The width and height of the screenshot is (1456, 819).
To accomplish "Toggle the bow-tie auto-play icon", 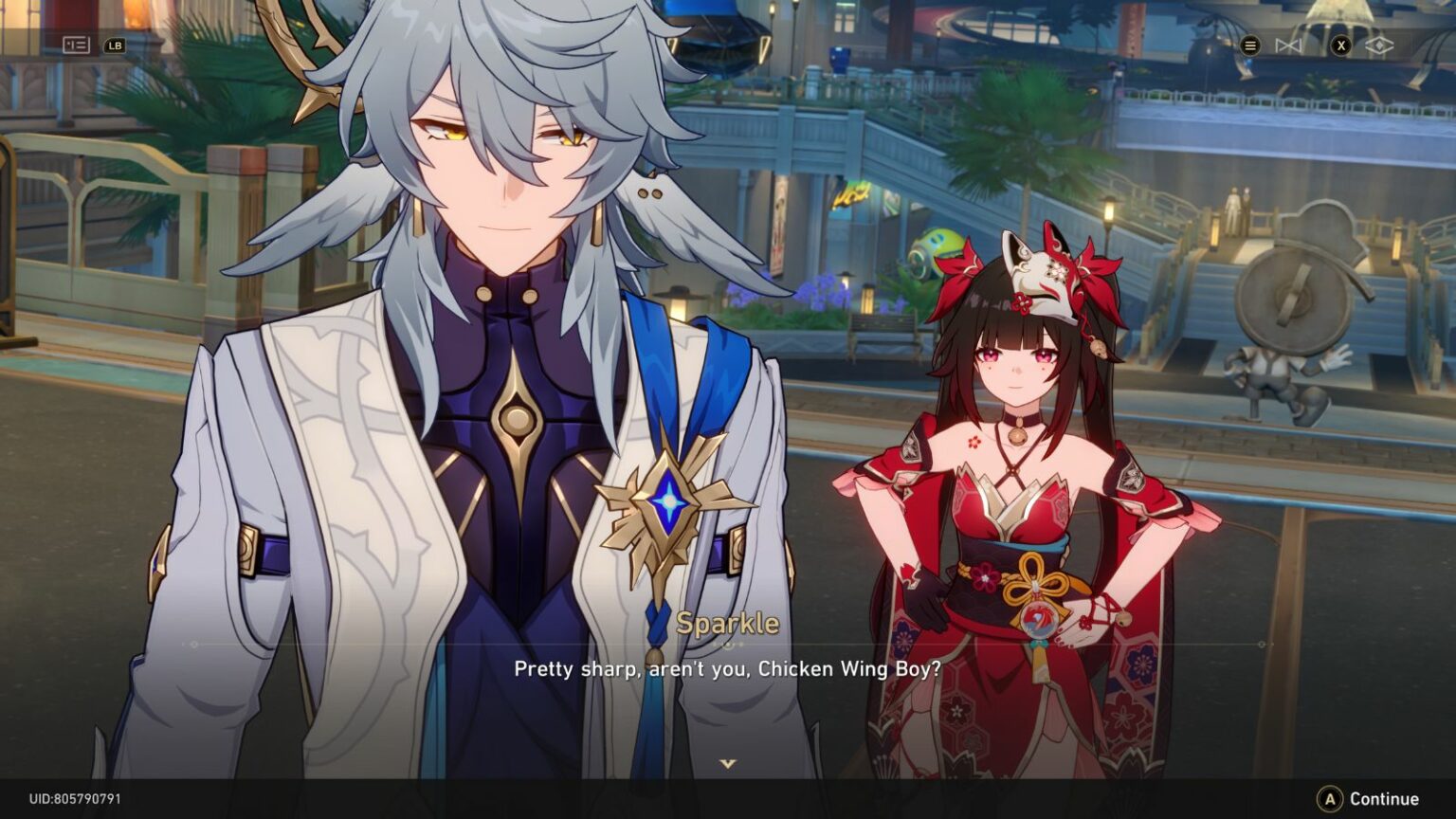I will (1287, 45).
